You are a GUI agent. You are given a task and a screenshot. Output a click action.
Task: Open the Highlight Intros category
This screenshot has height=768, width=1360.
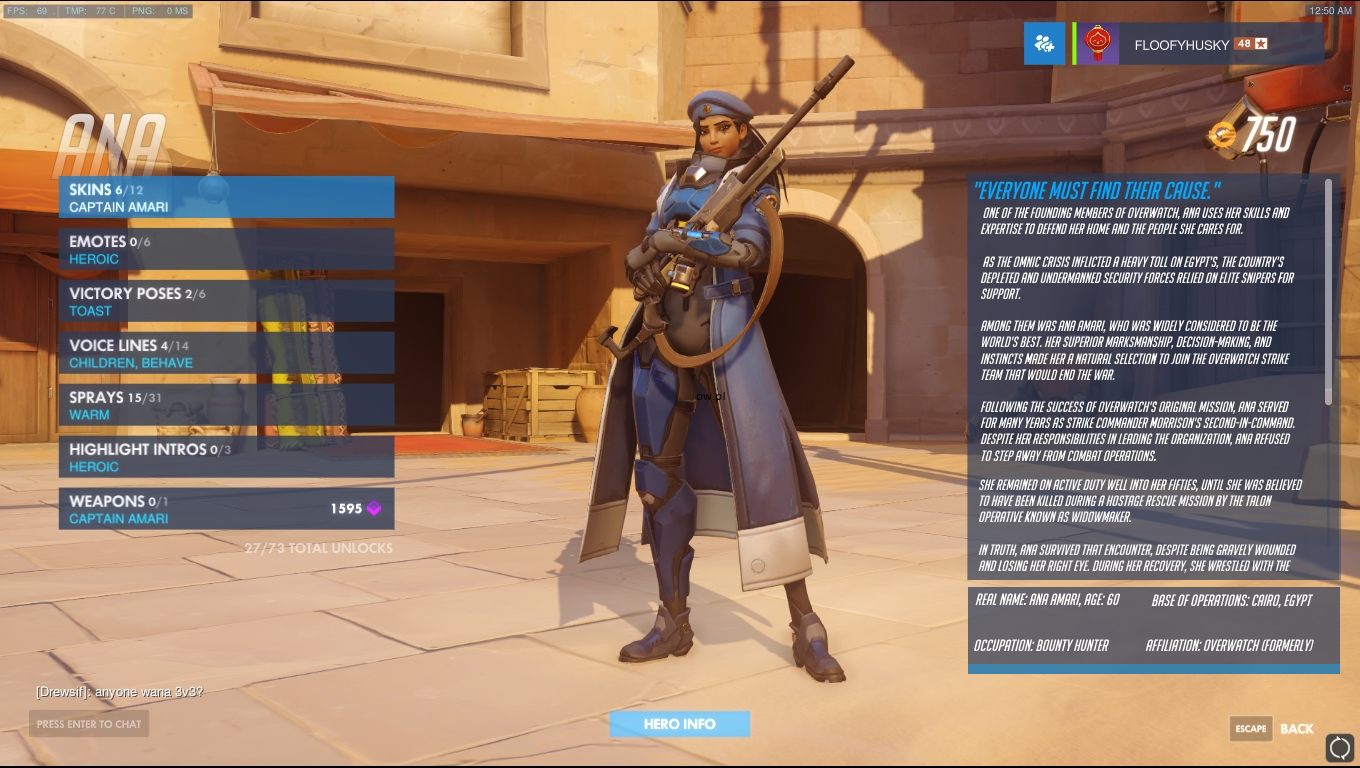tap(226, 458)
